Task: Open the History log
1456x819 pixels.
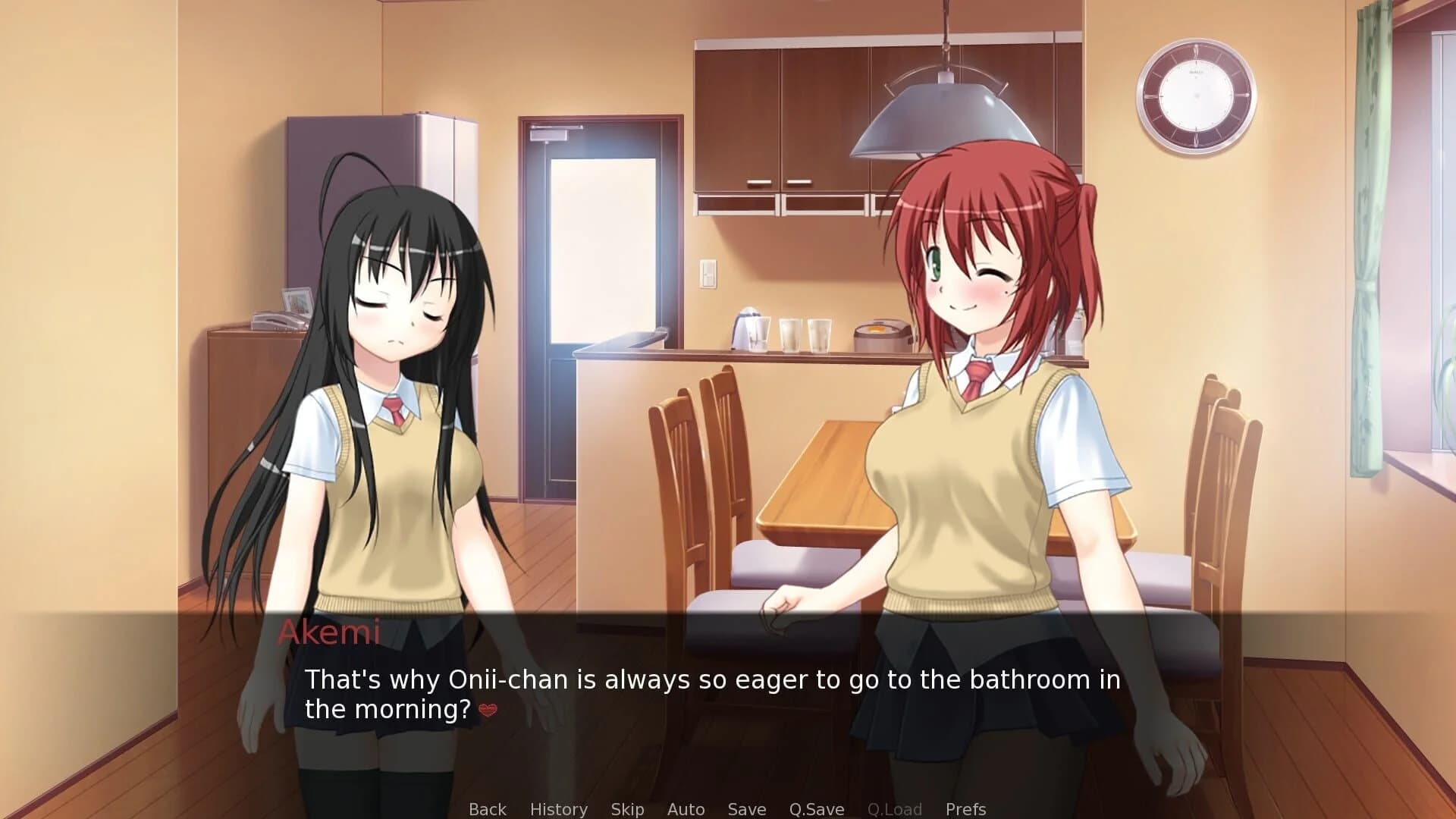Action: [559, 808]
